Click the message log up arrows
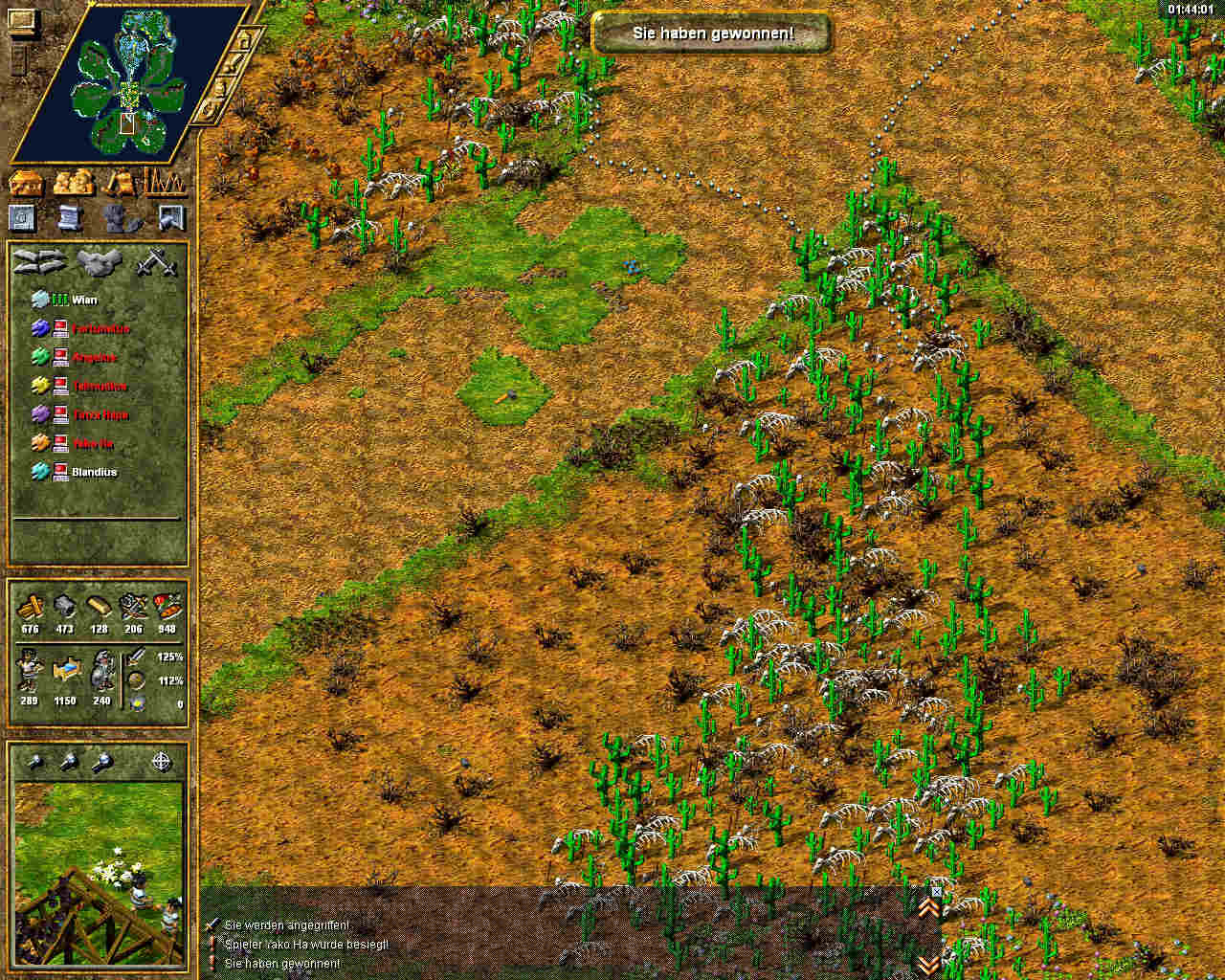Viewport: 1225px width, 980px height. click(x=928, y=906)
